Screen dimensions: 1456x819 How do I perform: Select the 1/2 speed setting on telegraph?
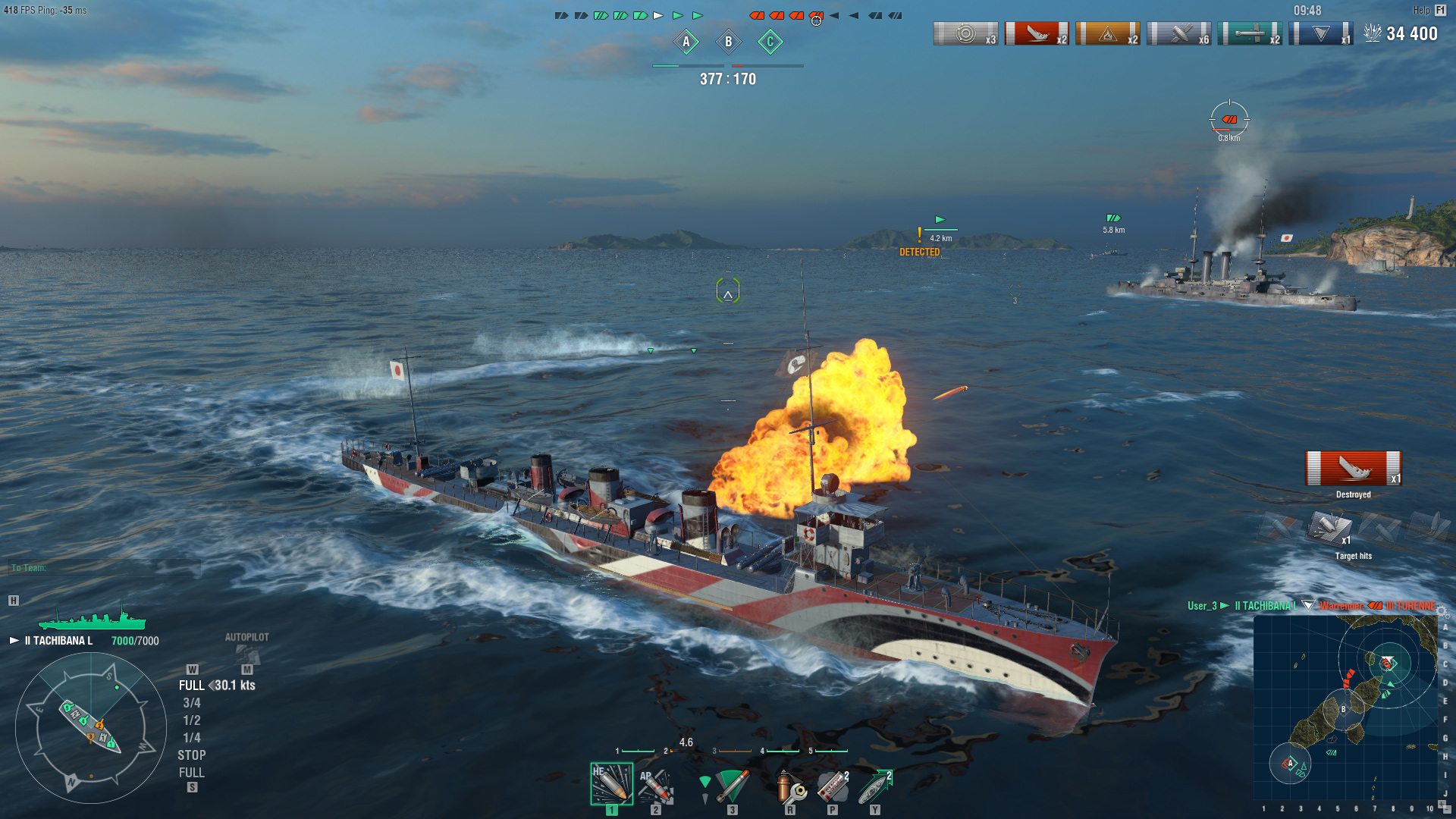click(x=192, y=720)
